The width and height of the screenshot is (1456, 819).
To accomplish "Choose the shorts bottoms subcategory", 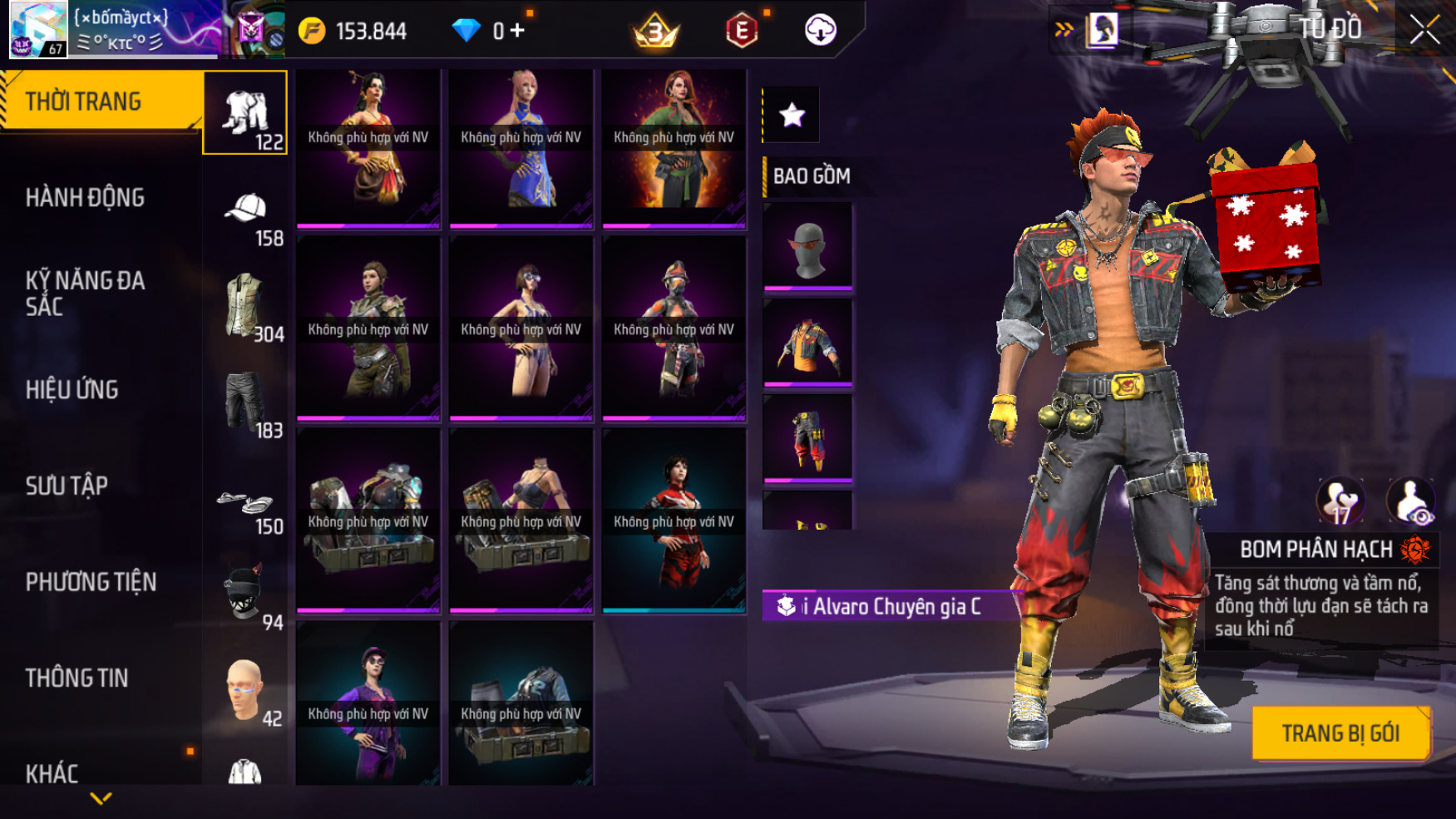I will click(245, 403).
